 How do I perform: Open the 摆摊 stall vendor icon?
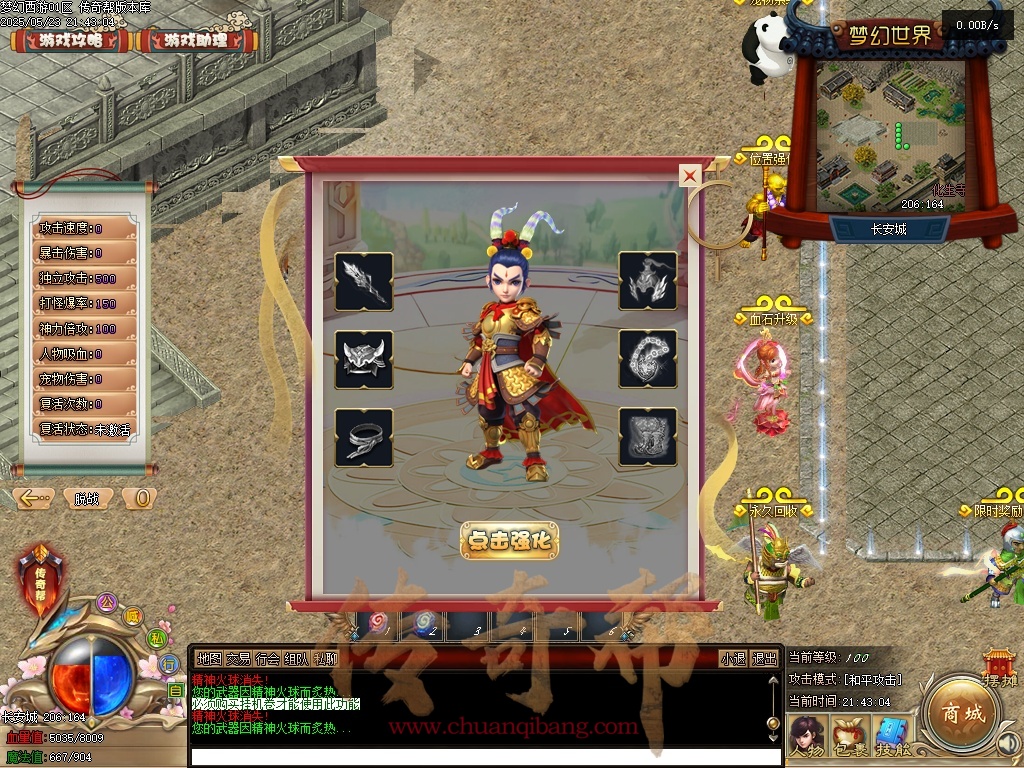point(999,667)
